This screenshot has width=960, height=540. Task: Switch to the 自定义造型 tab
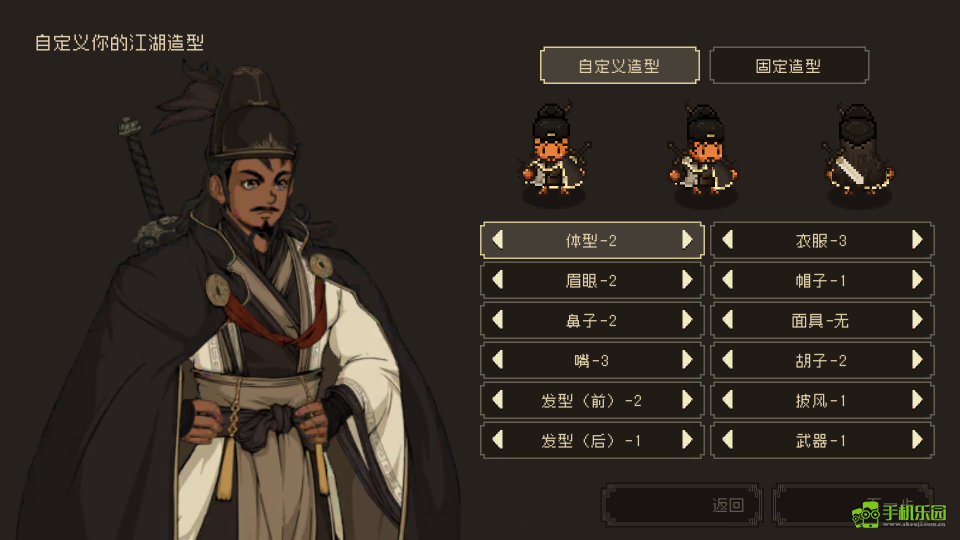click(x=619, y=66)
